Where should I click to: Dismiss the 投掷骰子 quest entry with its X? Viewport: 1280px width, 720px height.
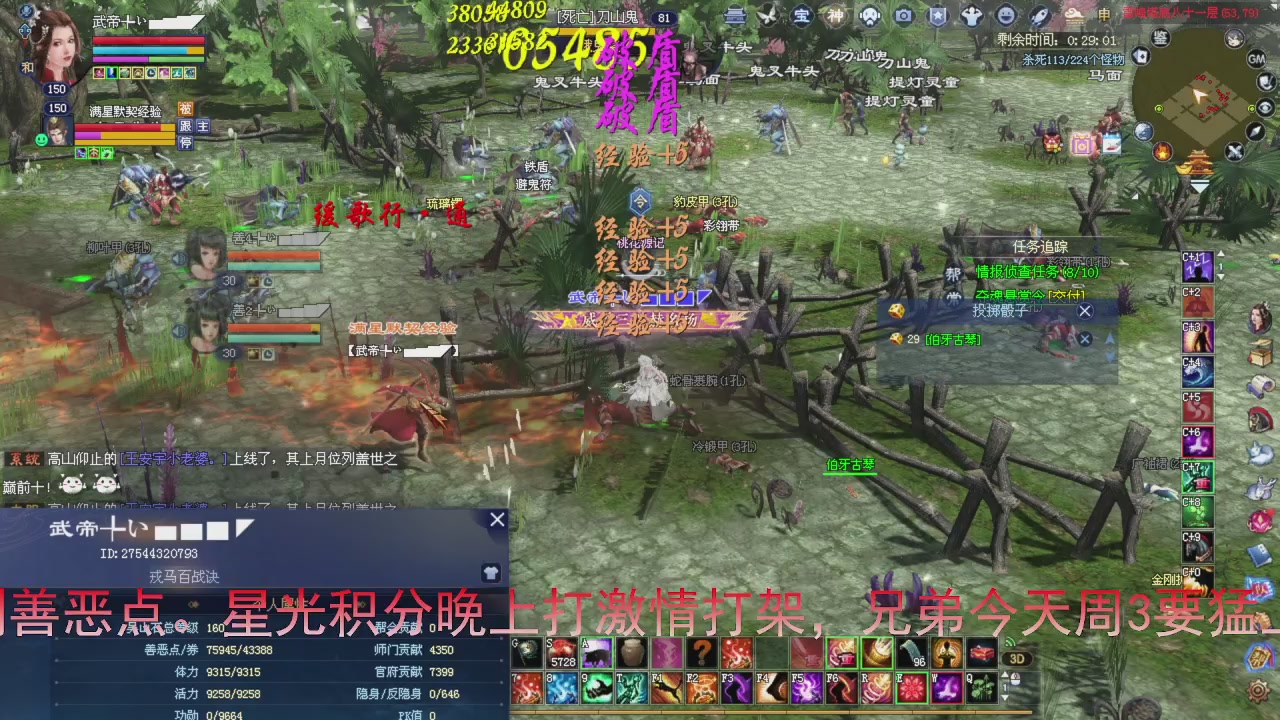[x=1085, y=311]
